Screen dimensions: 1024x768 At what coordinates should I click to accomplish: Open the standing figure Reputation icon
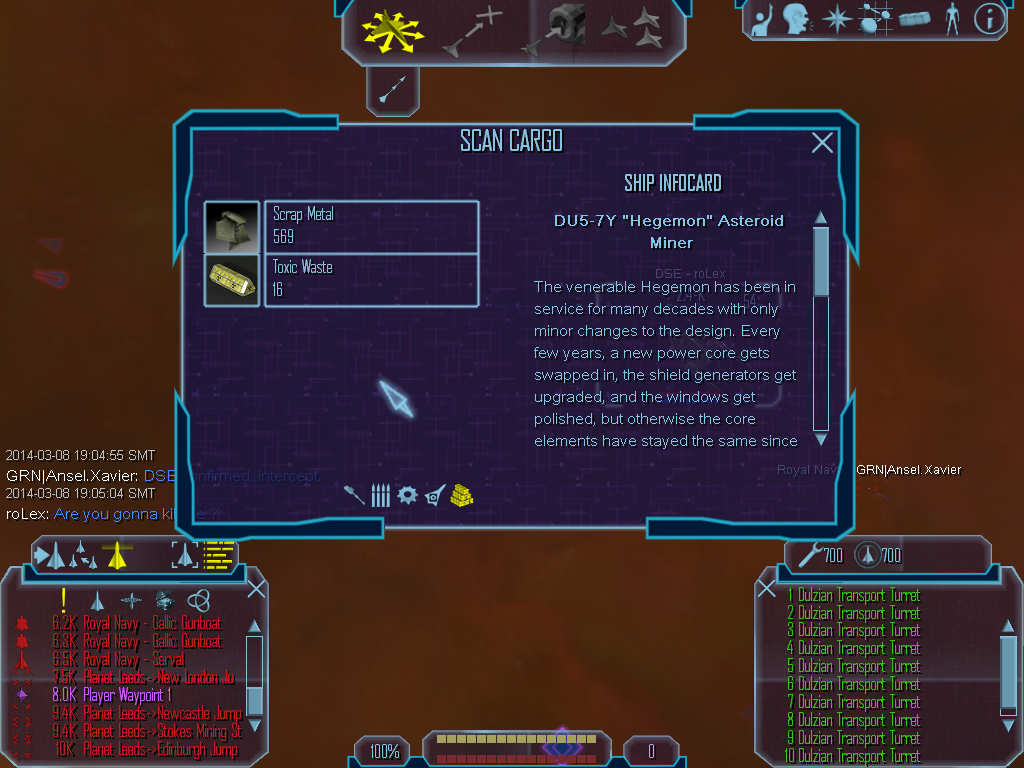pyautogui.click(x=952, y=18)
